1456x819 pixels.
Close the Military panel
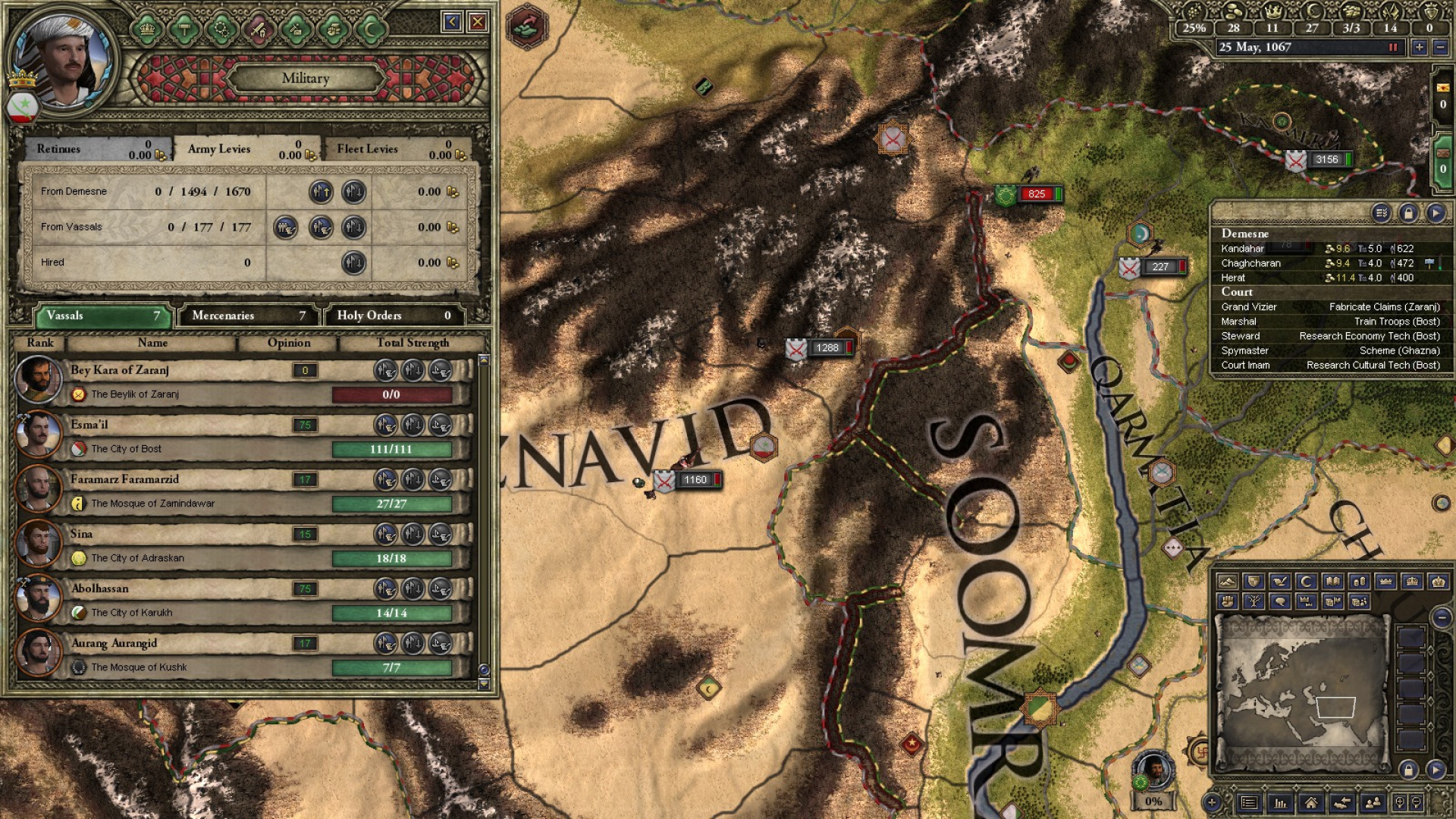[477, 22]
